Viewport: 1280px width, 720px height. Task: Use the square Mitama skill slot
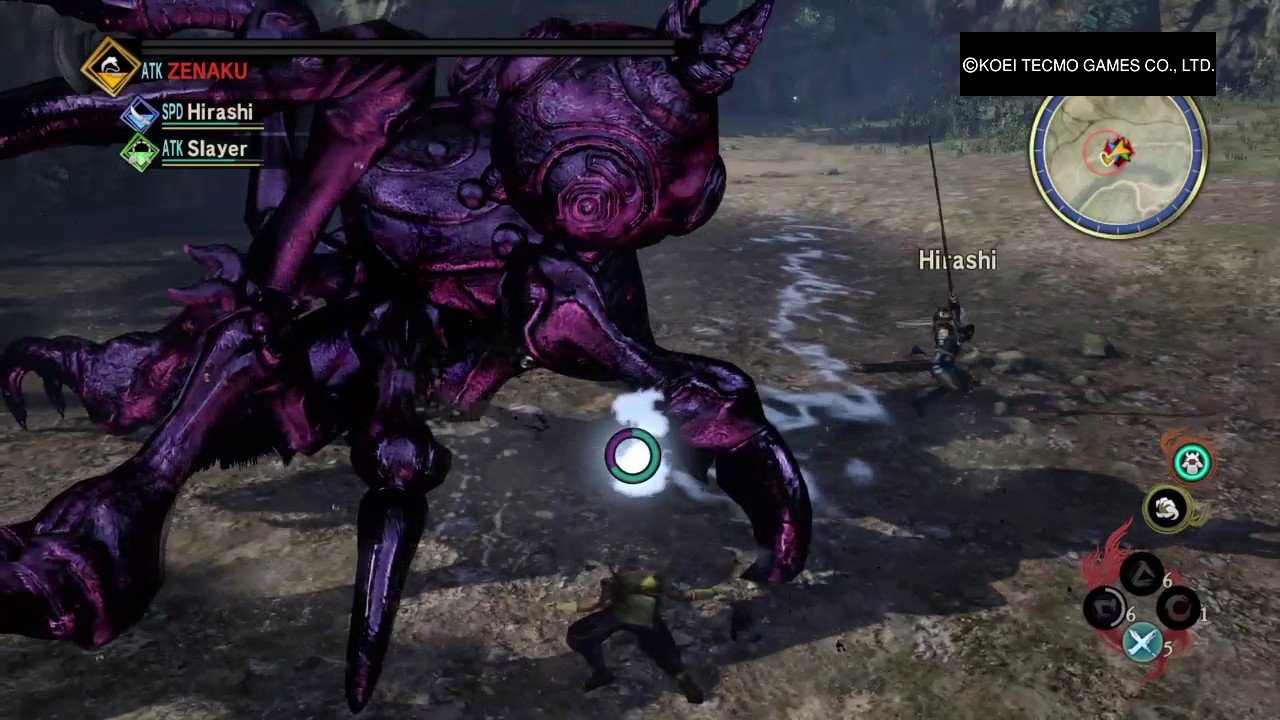1106,609
